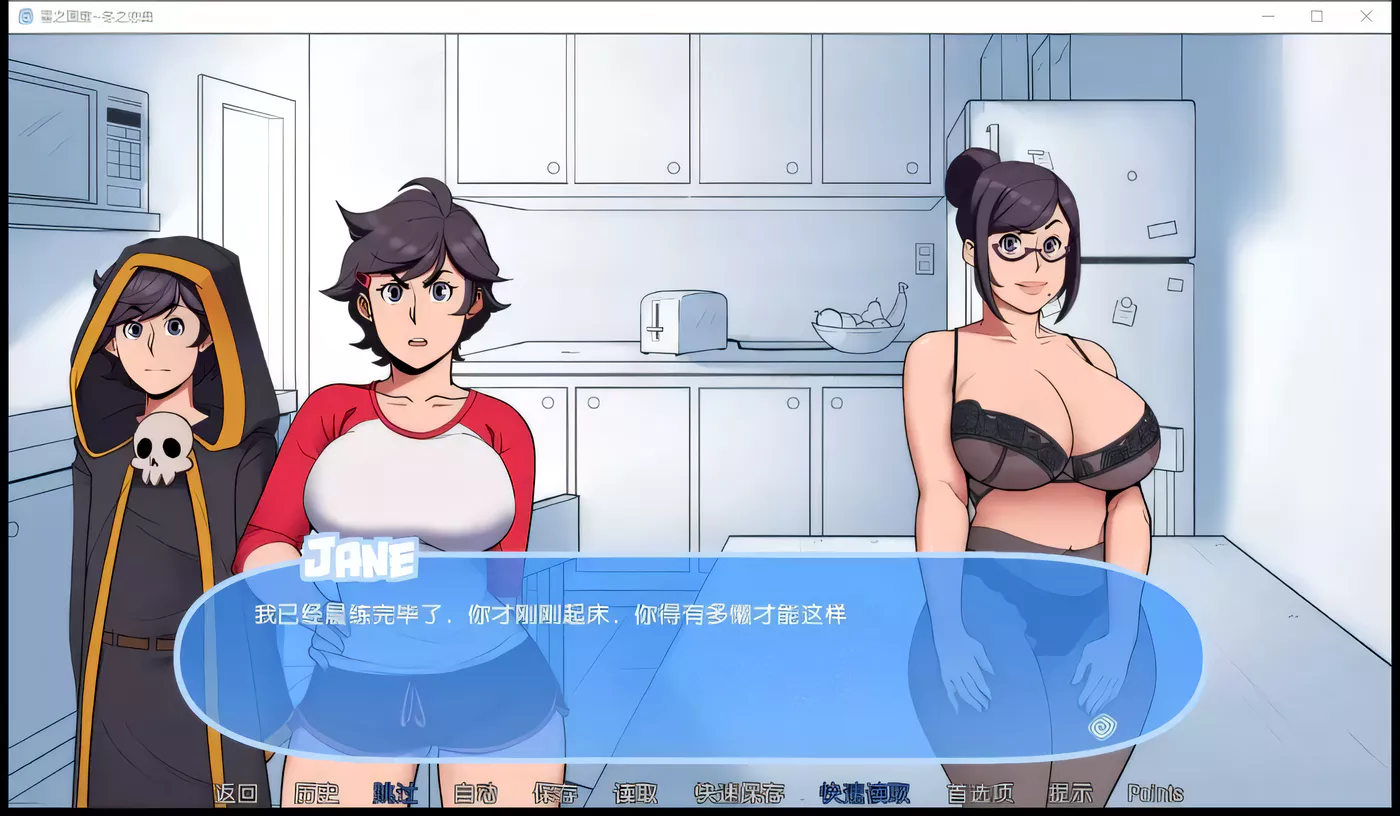Viewport: 1400px width, 816px height.
Task: Open the 首选项 (Preferences) menu
Action: (x=978, y=793)
